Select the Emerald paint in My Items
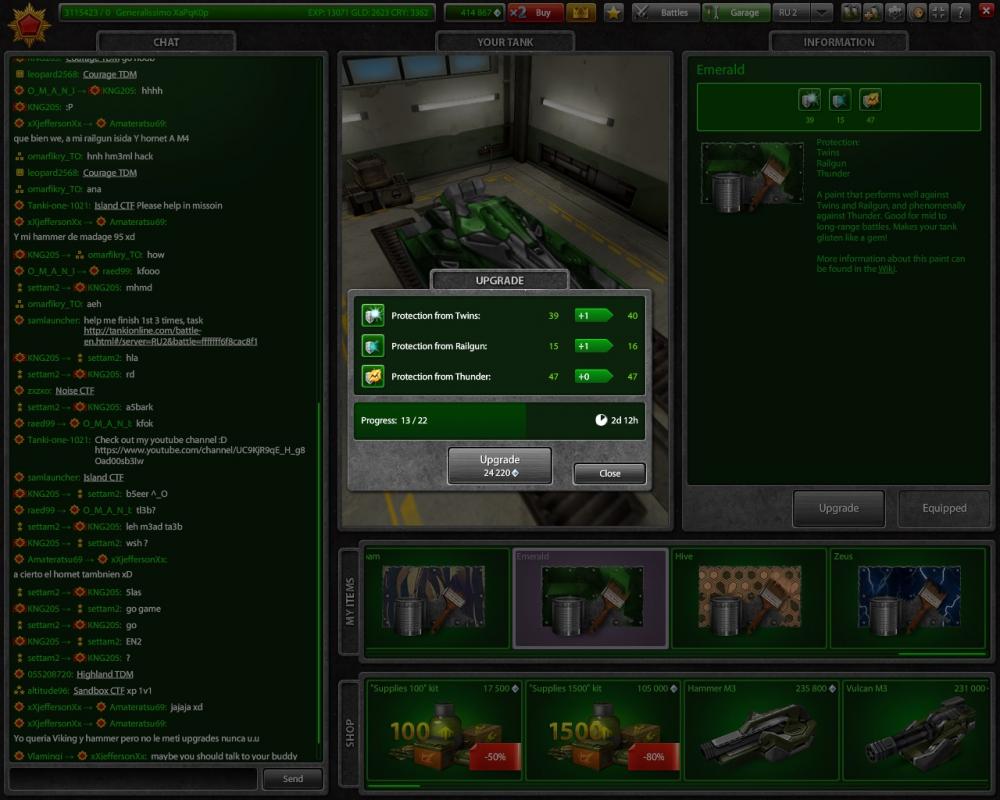 (x=590, y=599)
